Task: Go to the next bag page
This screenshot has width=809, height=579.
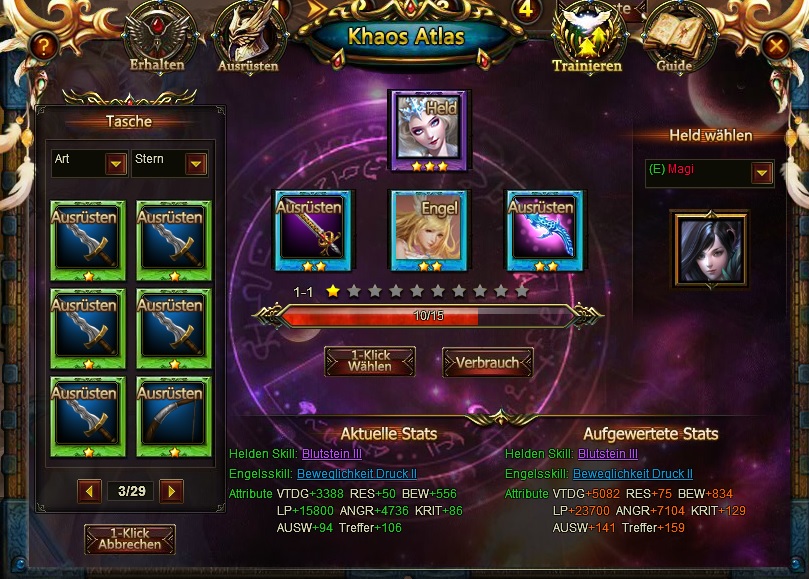Action: pos(172,491)
